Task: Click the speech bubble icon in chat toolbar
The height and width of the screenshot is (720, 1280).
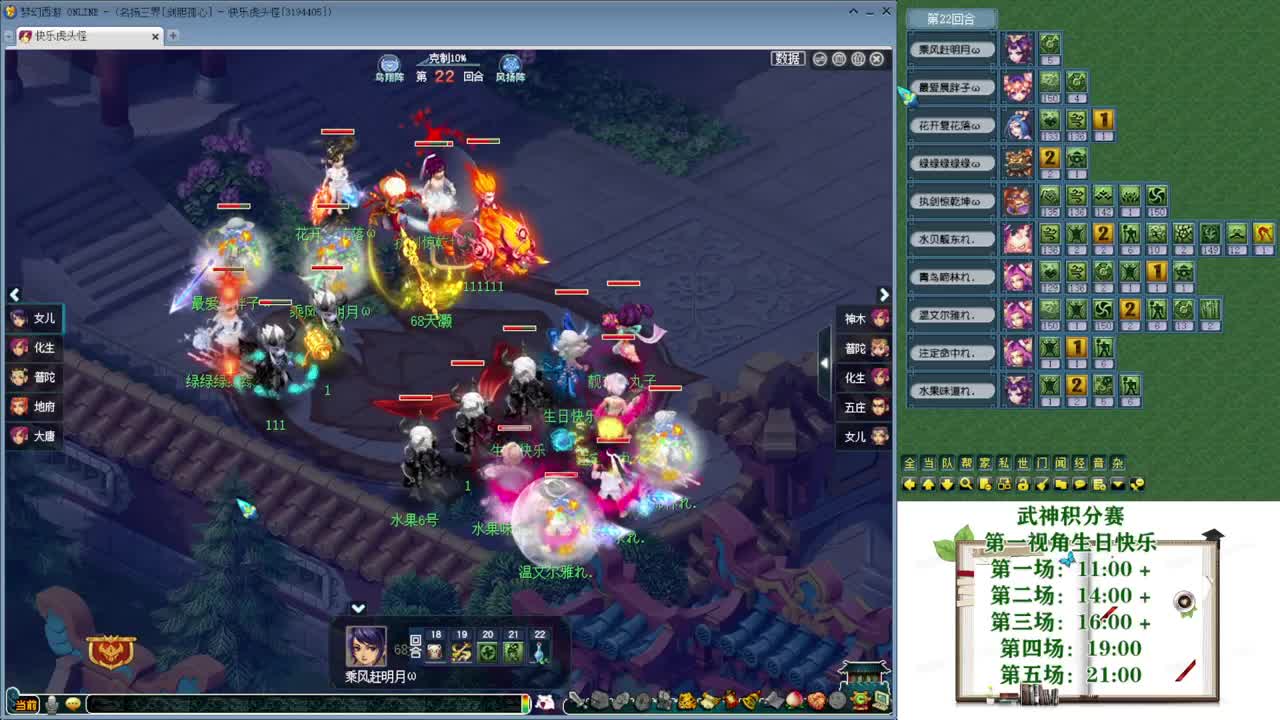Action: pyautogui.click(x=1081, y=484)
